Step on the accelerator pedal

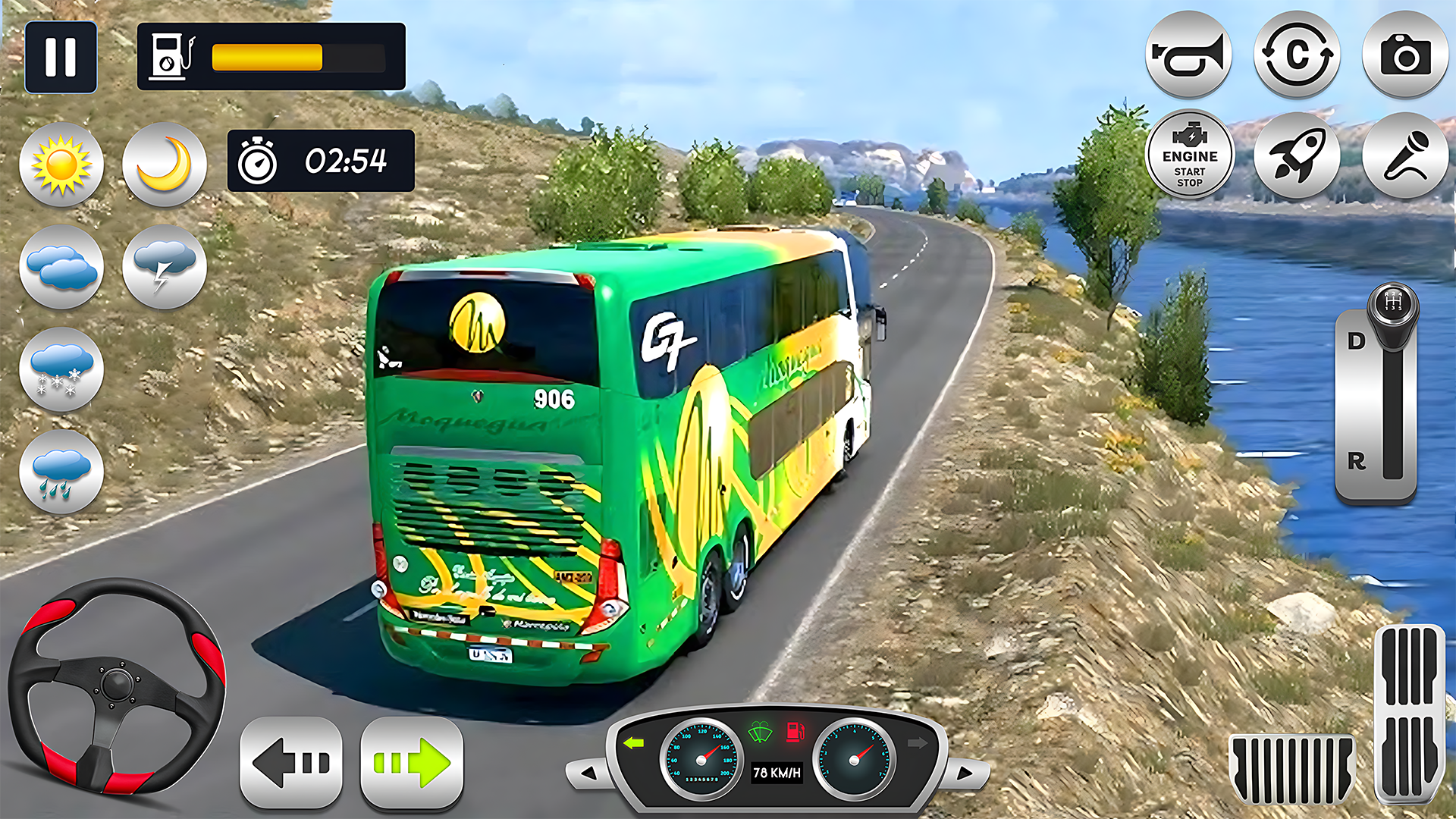pyautogui.click(x=1409, y=713)
